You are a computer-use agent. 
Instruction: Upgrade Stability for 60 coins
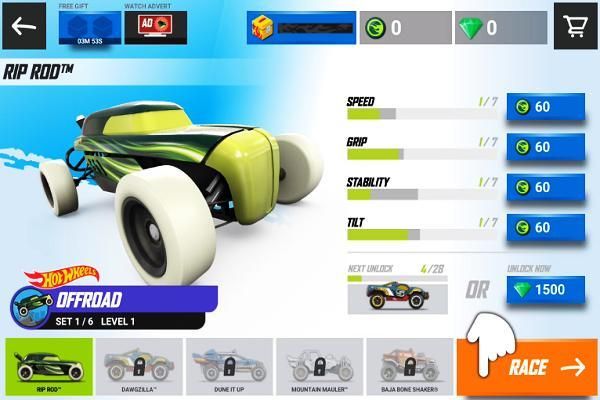click(544, 187)
